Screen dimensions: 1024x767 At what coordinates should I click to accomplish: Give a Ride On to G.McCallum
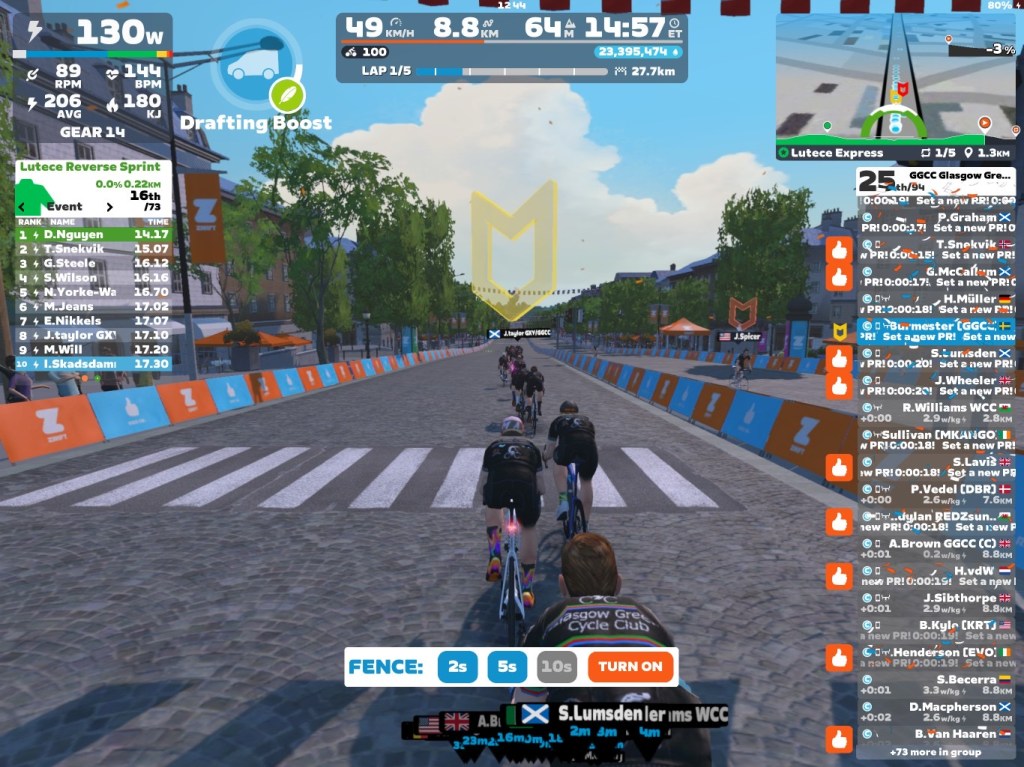[x=839, y=276]
